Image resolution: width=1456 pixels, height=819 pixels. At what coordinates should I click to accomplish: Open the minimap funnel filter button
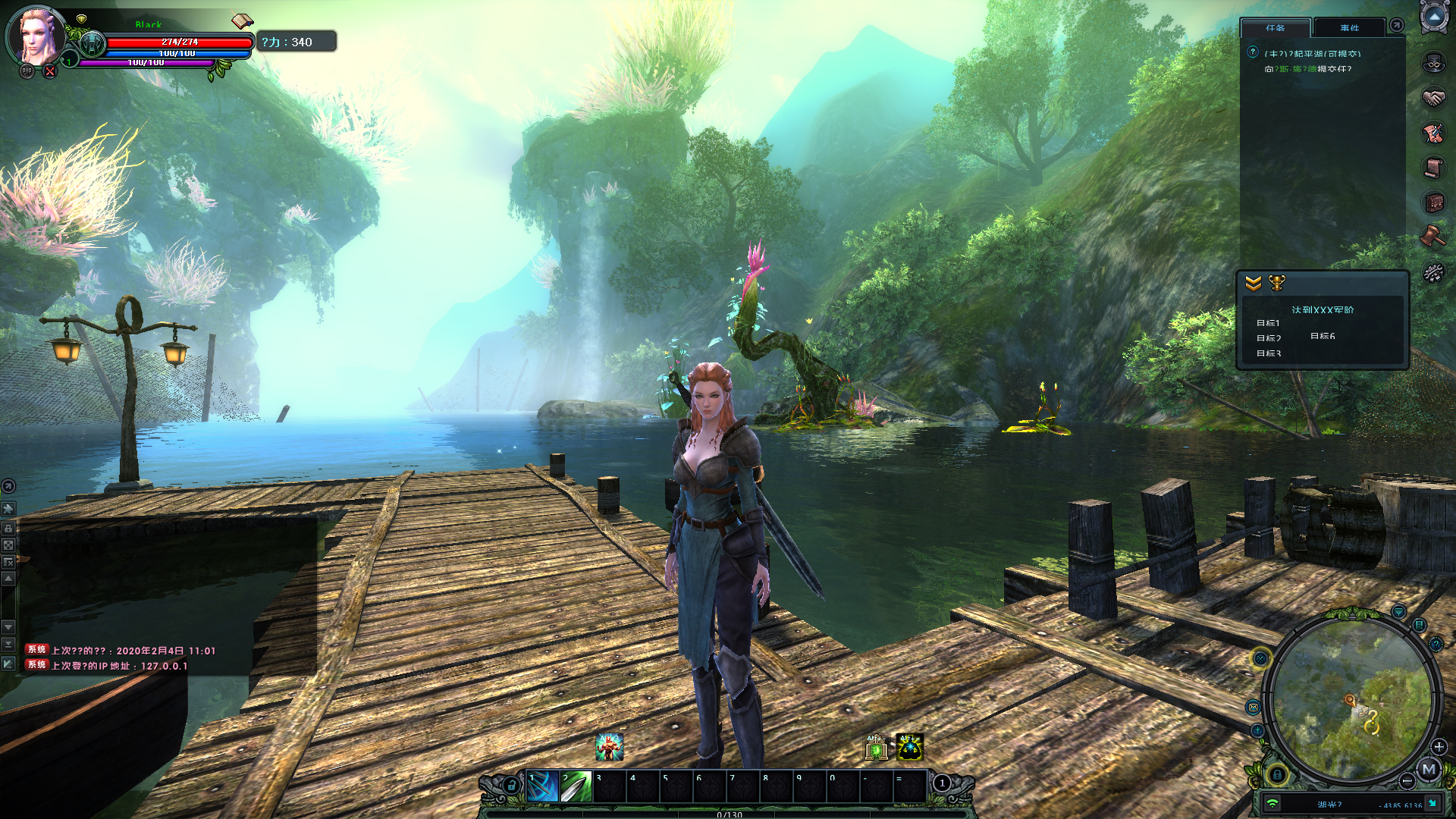pyautogui.click(x=1399, y=611)
